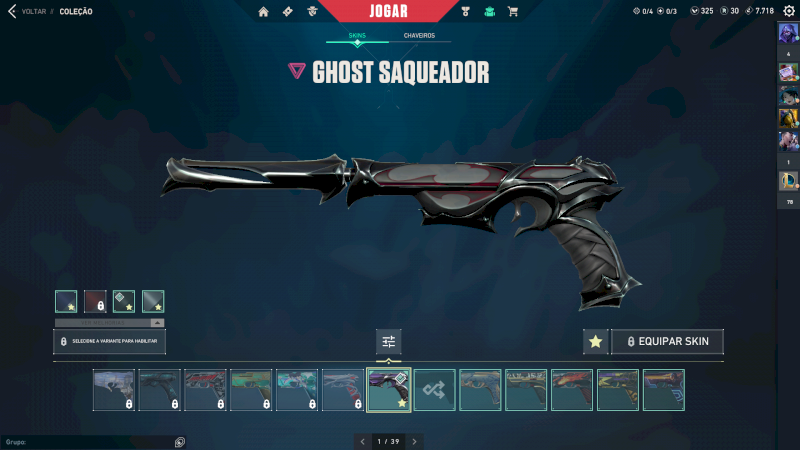This screenshot has width=800, height=450.
Task: Select the Skins tab
Action: (357, 36)
